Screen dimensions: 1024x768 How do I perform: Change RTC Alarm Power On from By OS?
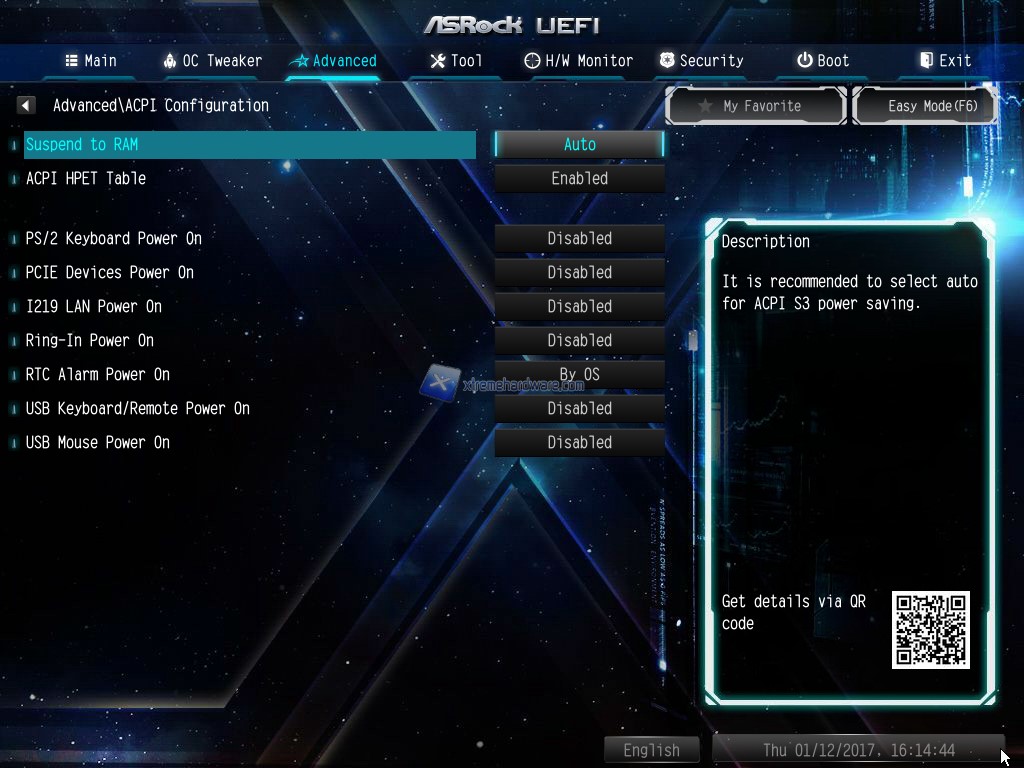[579, 374]
